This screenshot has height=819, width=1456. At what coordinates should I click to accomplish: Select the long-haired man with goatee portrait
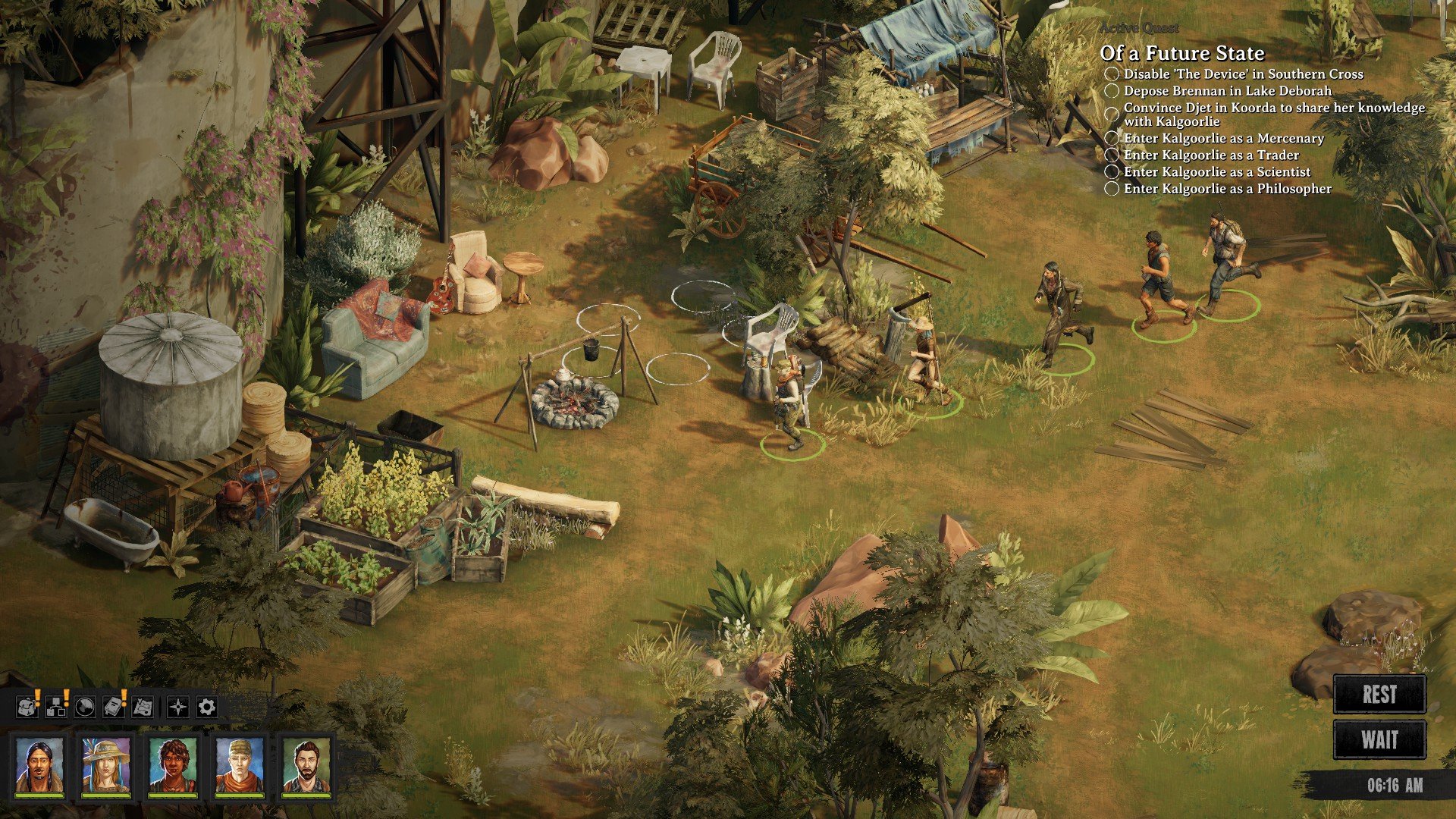click(39, 765)
